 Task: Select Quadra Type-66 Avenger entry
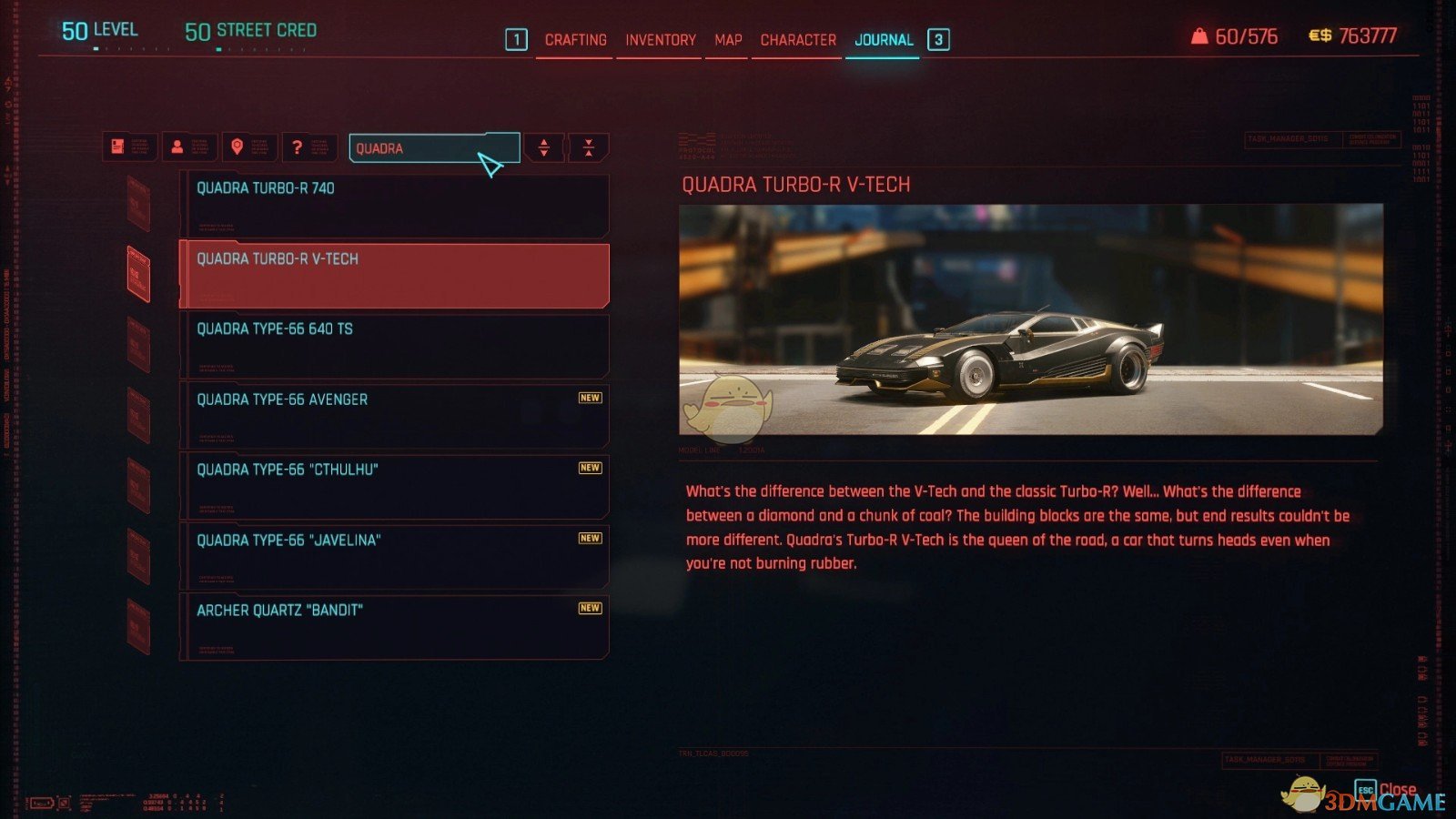(394, 415)
